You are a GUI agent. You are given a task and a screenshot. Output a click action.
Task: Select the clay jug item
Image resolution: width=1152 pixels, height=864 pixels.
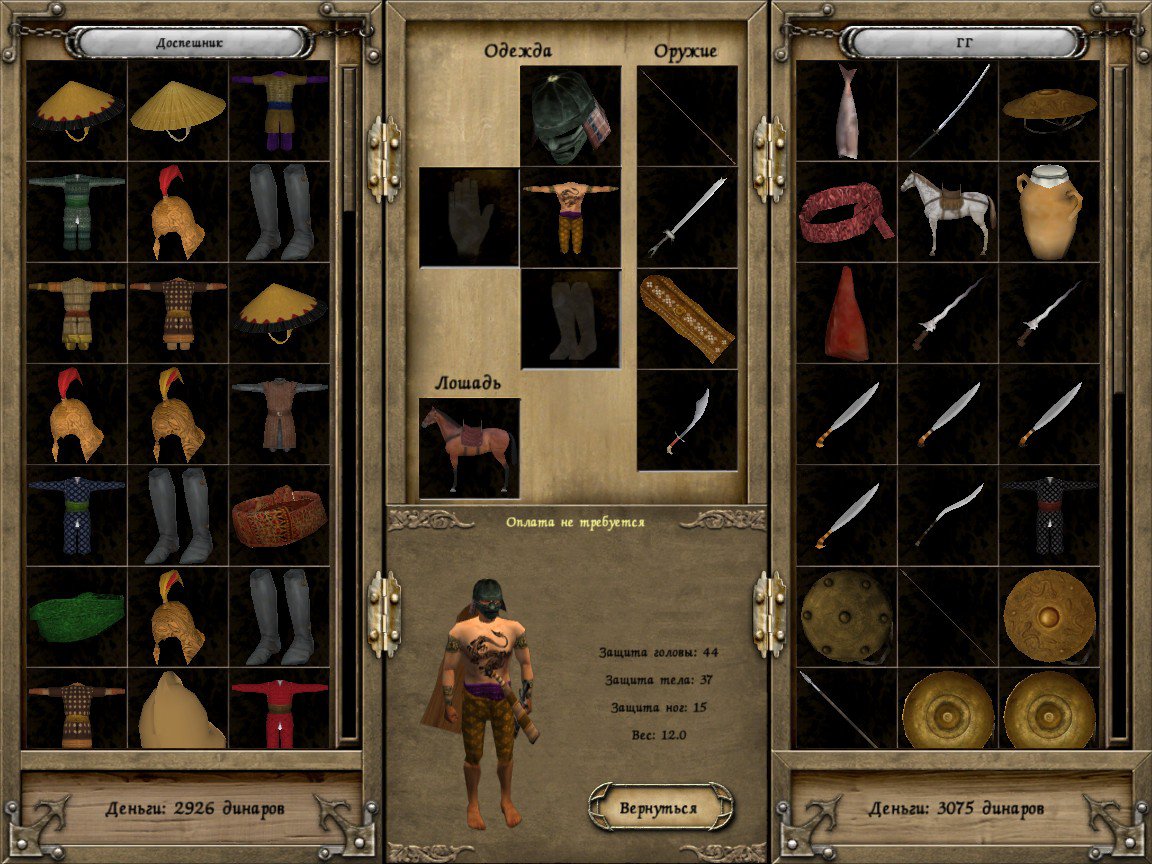click(1049, 212)
